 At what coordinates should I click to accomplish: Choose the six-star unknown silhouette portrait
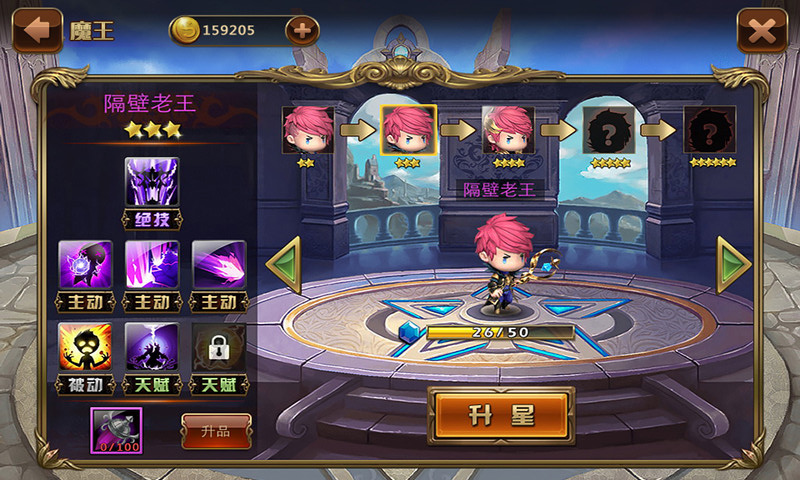point(709,130)
